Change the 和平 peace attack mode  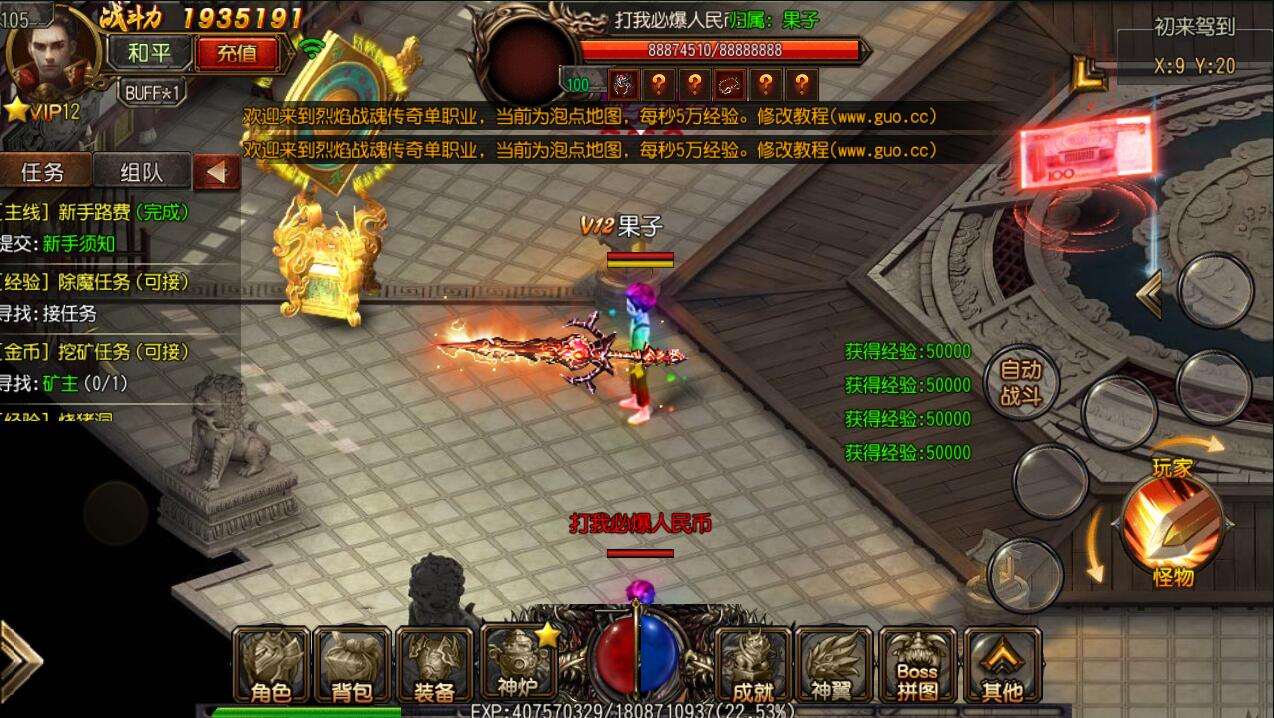pos(151,53)
